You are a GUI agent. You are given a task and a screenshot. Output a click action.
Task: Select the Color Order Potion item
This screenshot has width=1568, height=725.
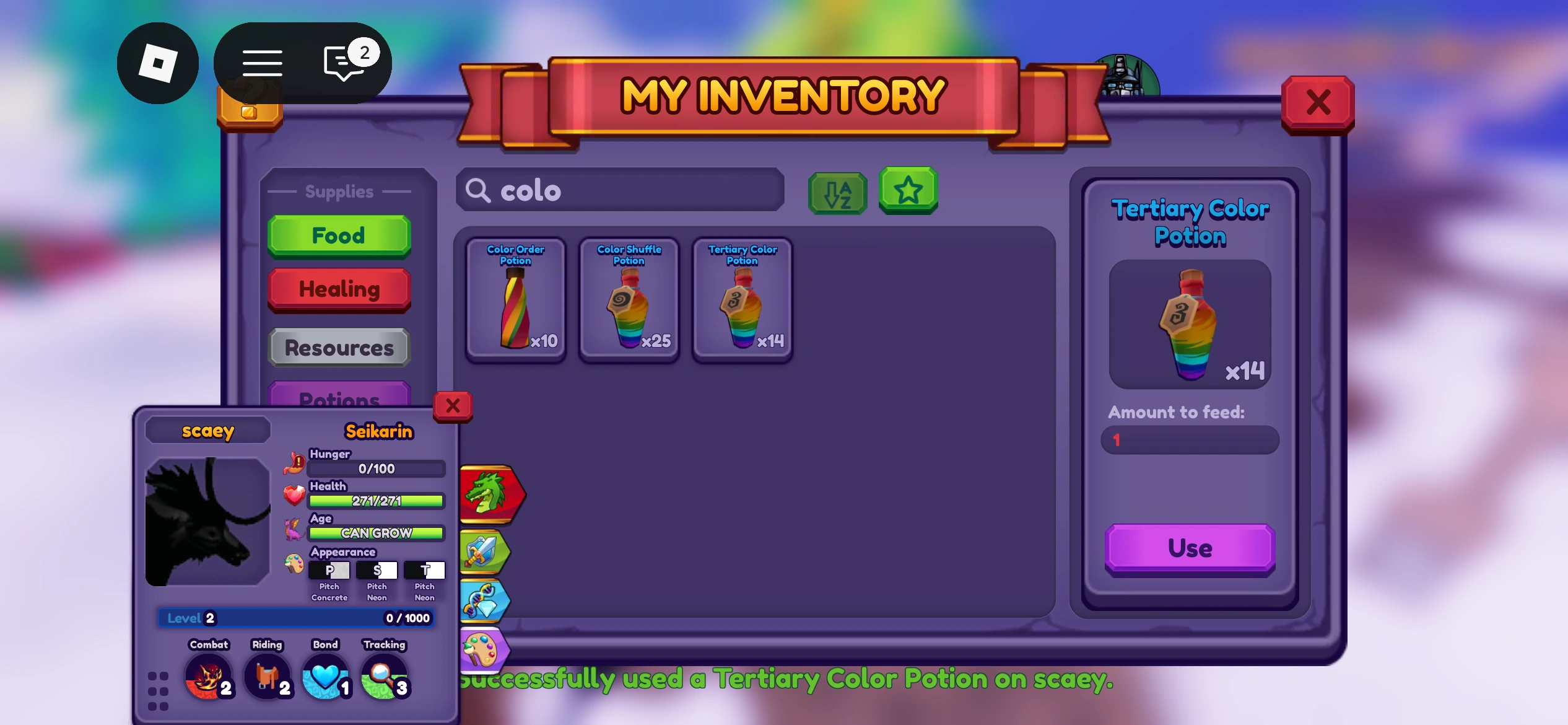coord(515,299)
